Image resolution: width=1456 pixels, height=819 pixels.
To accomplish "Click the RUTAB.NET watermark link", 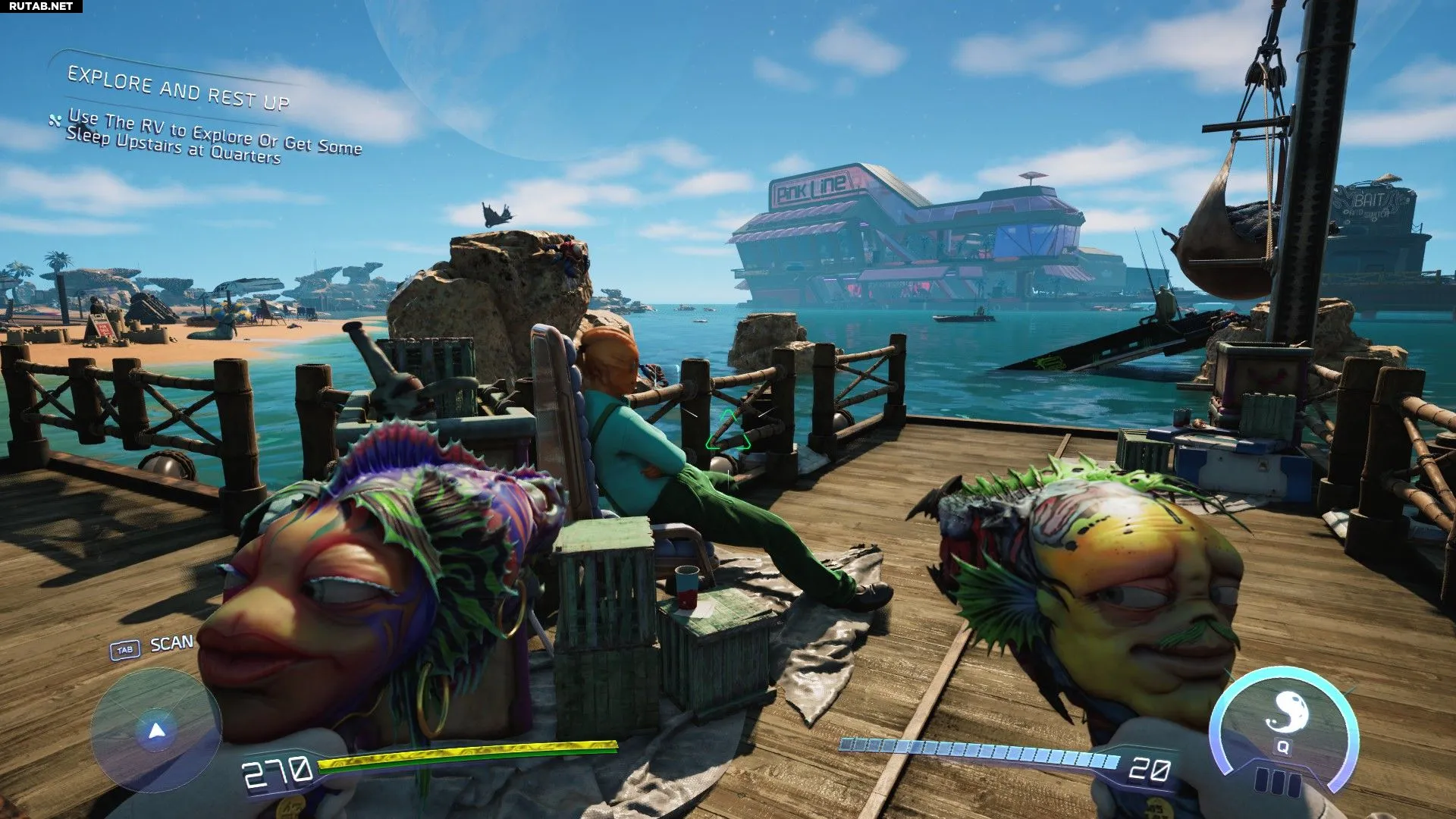I will pos(41,6).
